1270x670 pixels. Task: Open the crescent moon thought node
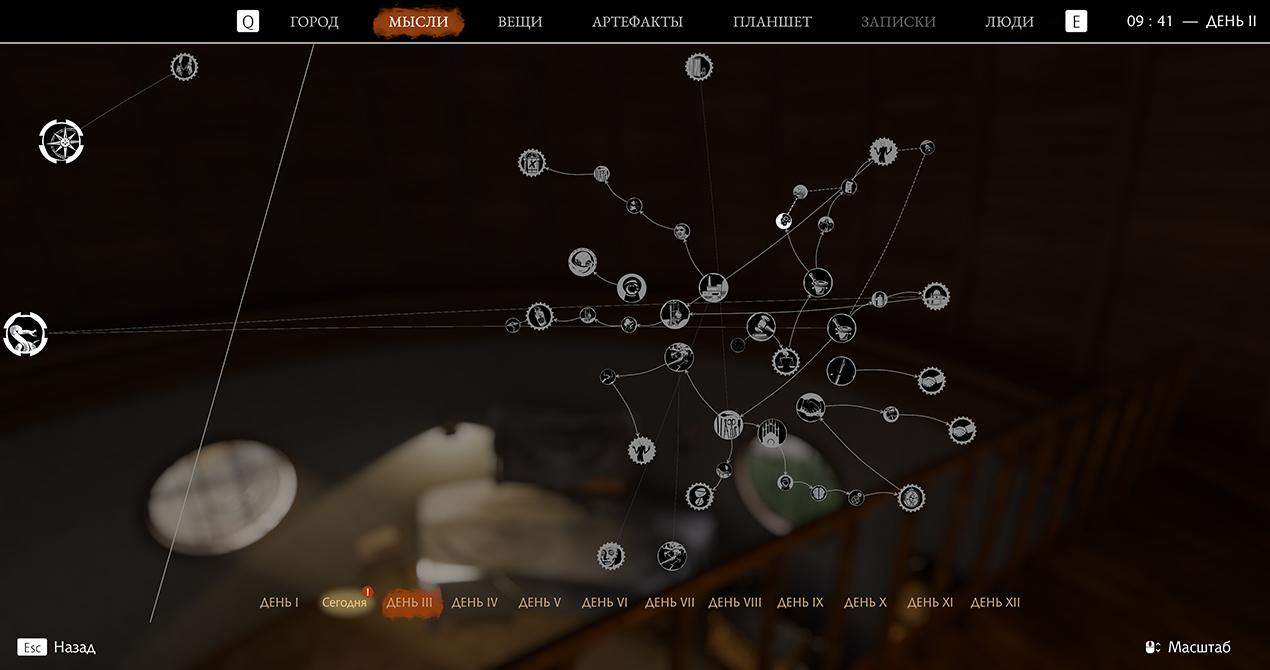click(785, 220)
